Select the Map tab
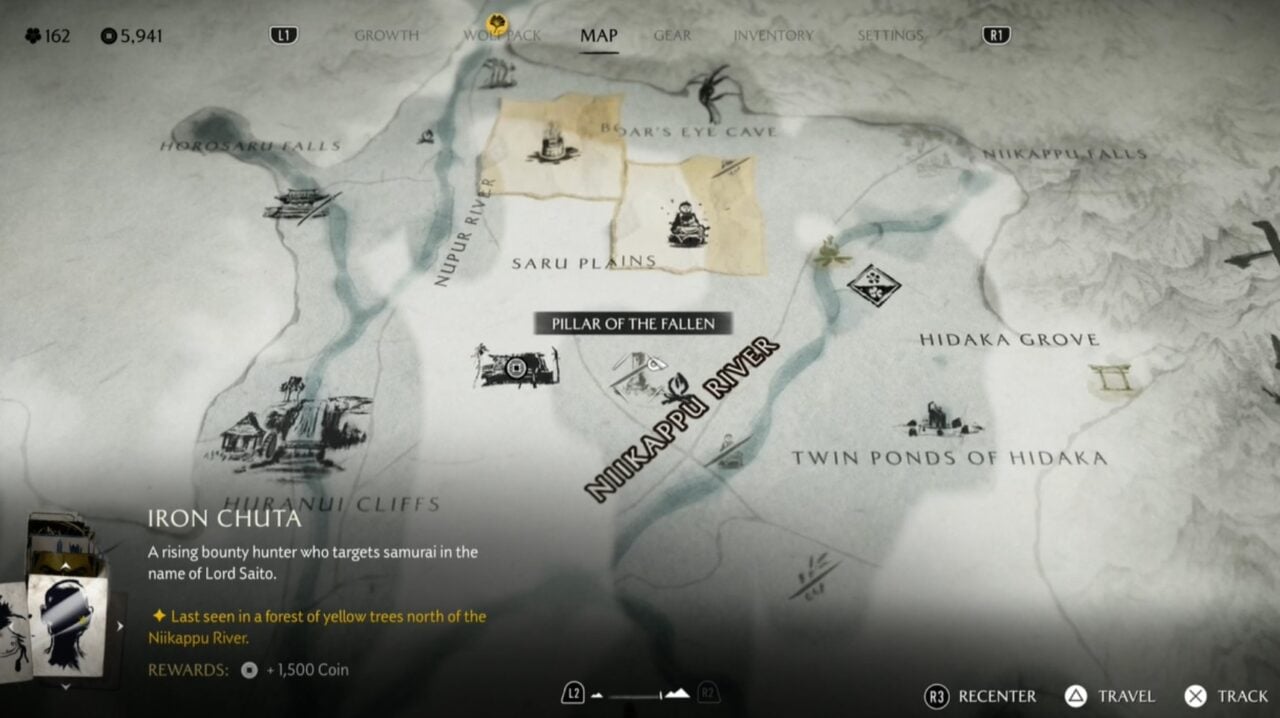1280x718 pixels. [x=599, y=35]
